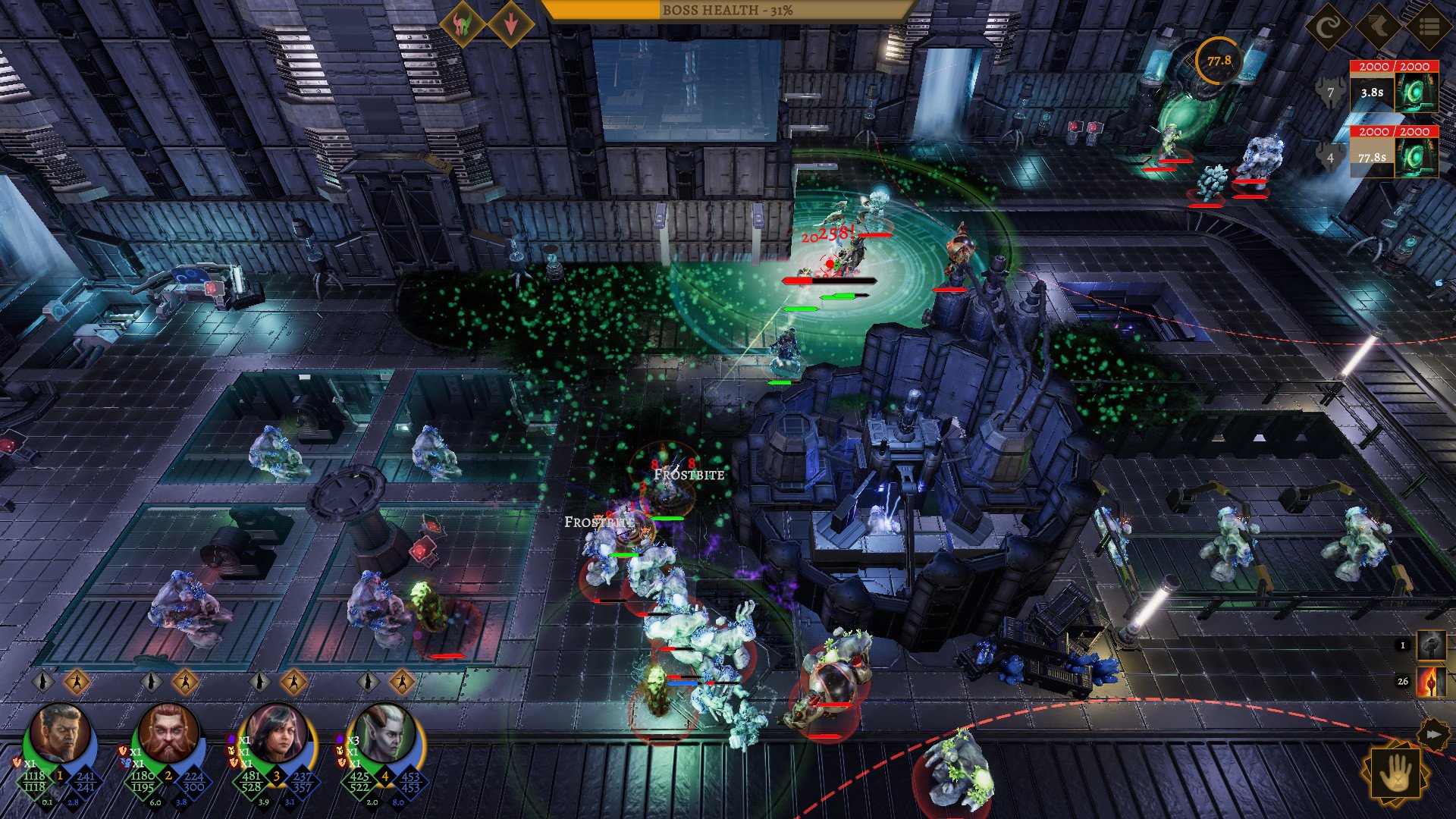Click the swirl icon in the top bar
1456x819 pixels.
pos(1328,28)
